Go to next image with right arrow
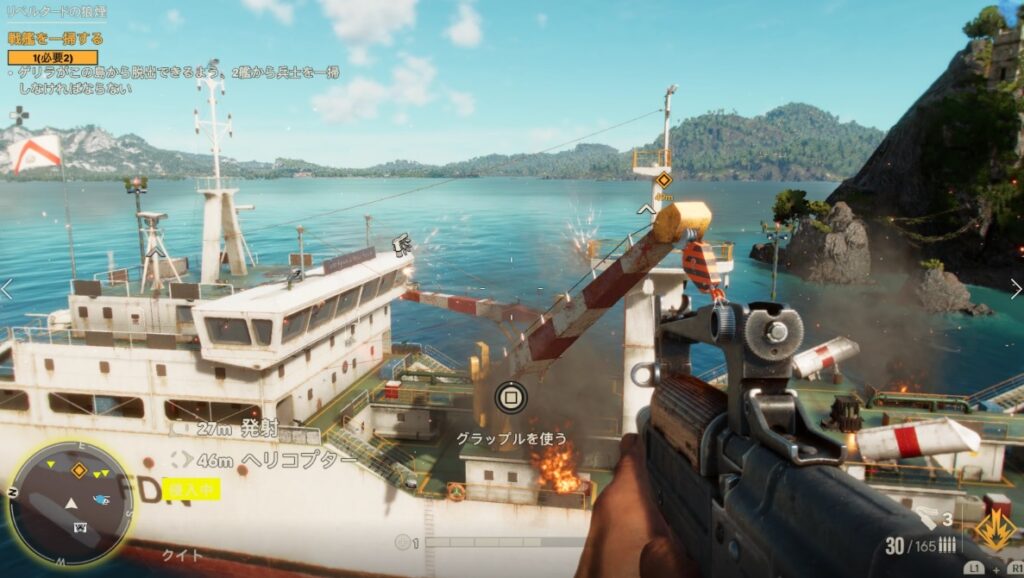Viewport: 1024px width, 578px height. click(1015, 289)
